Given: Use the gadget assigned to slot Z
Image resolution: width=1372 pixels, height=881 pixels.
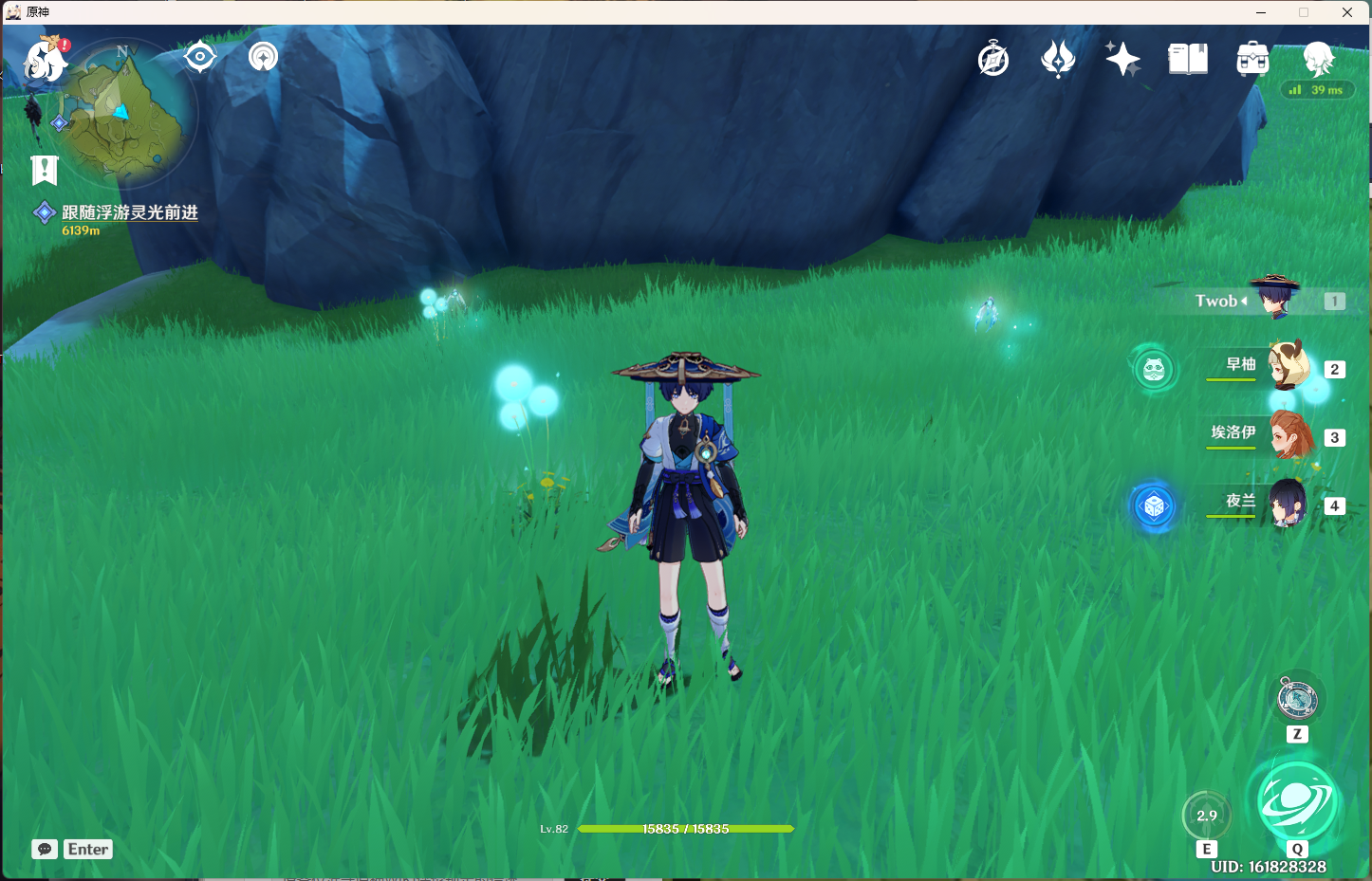Looking at the screenshot, I should click(x=1297, y=700).
